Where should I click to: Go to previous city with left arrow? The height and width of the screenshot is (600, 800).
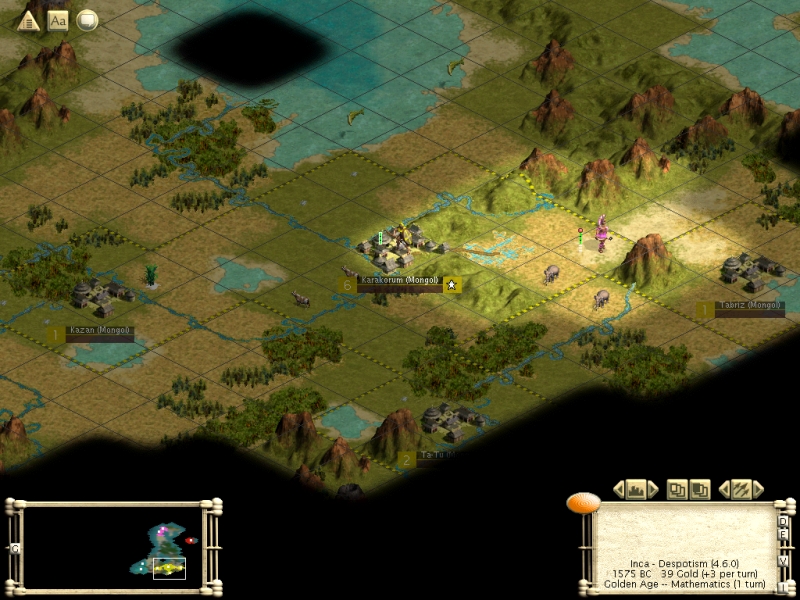pyautogui.click(x=618, y=489)
